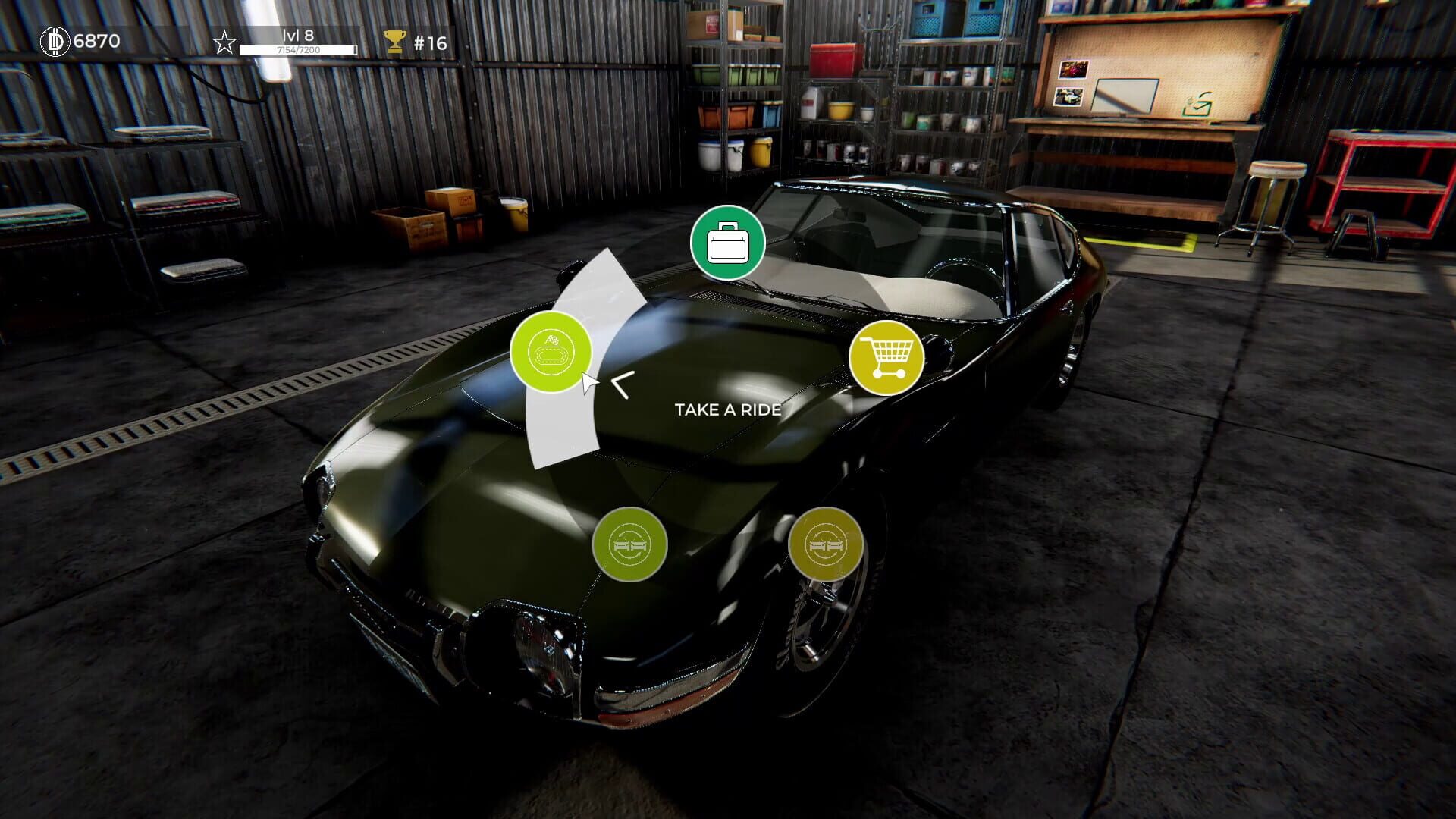Click the checkered flag inside the track icon

point(551,340)
